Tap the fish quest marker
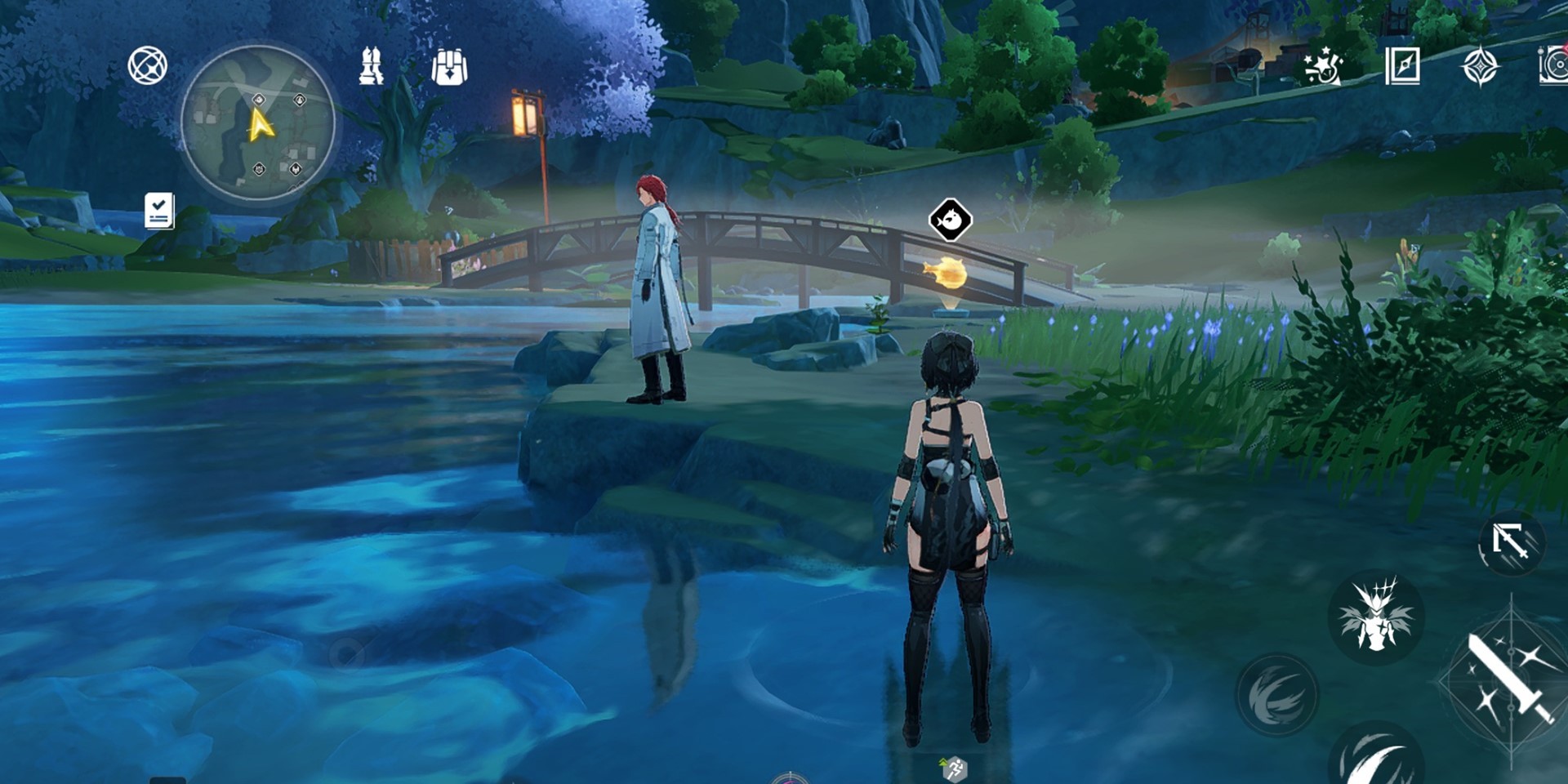 pos(950,220)
